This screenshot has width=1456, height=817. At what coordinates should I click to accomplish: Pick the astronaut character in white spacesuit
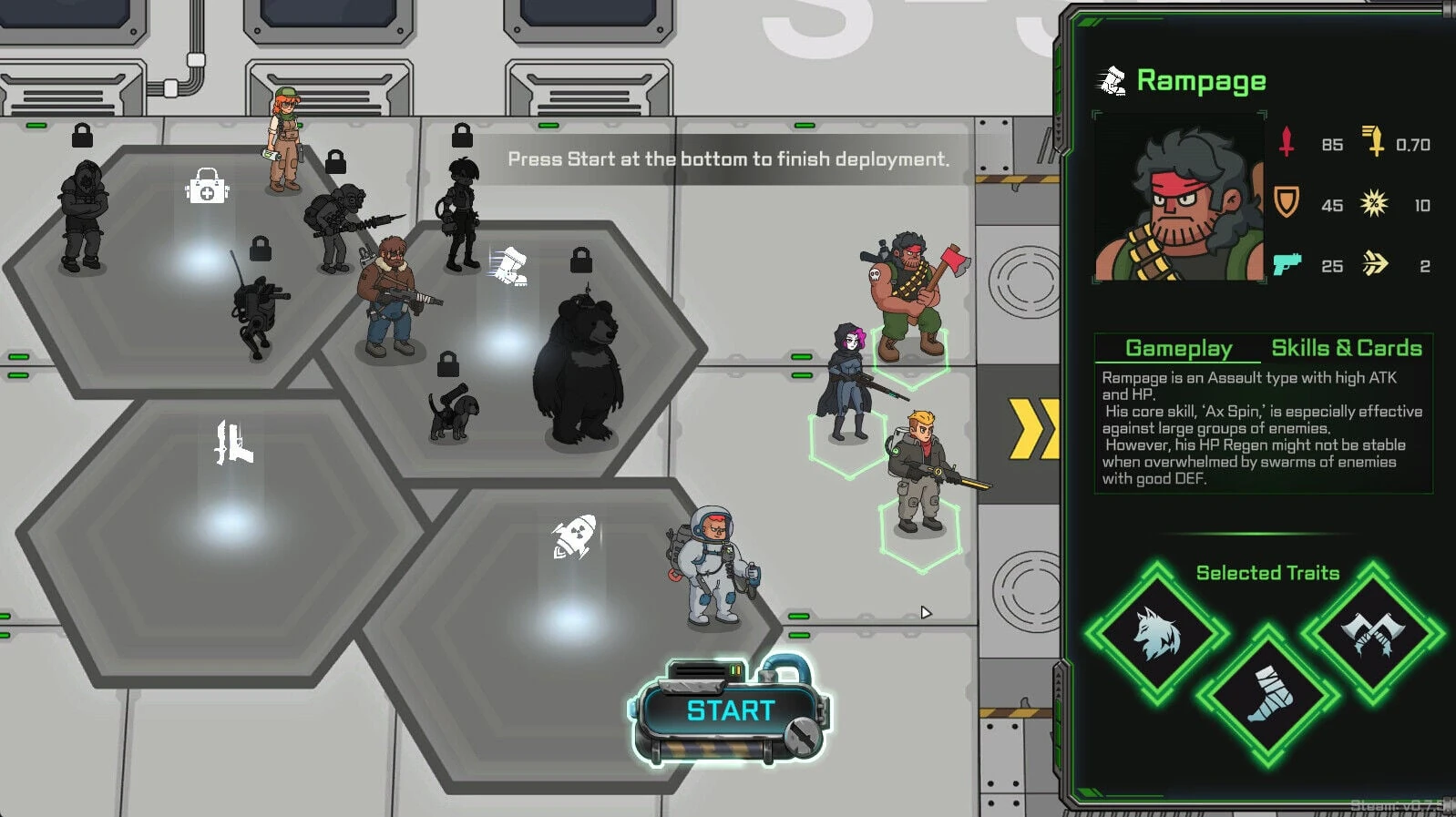pyautogui.click(x=716, y=567)
